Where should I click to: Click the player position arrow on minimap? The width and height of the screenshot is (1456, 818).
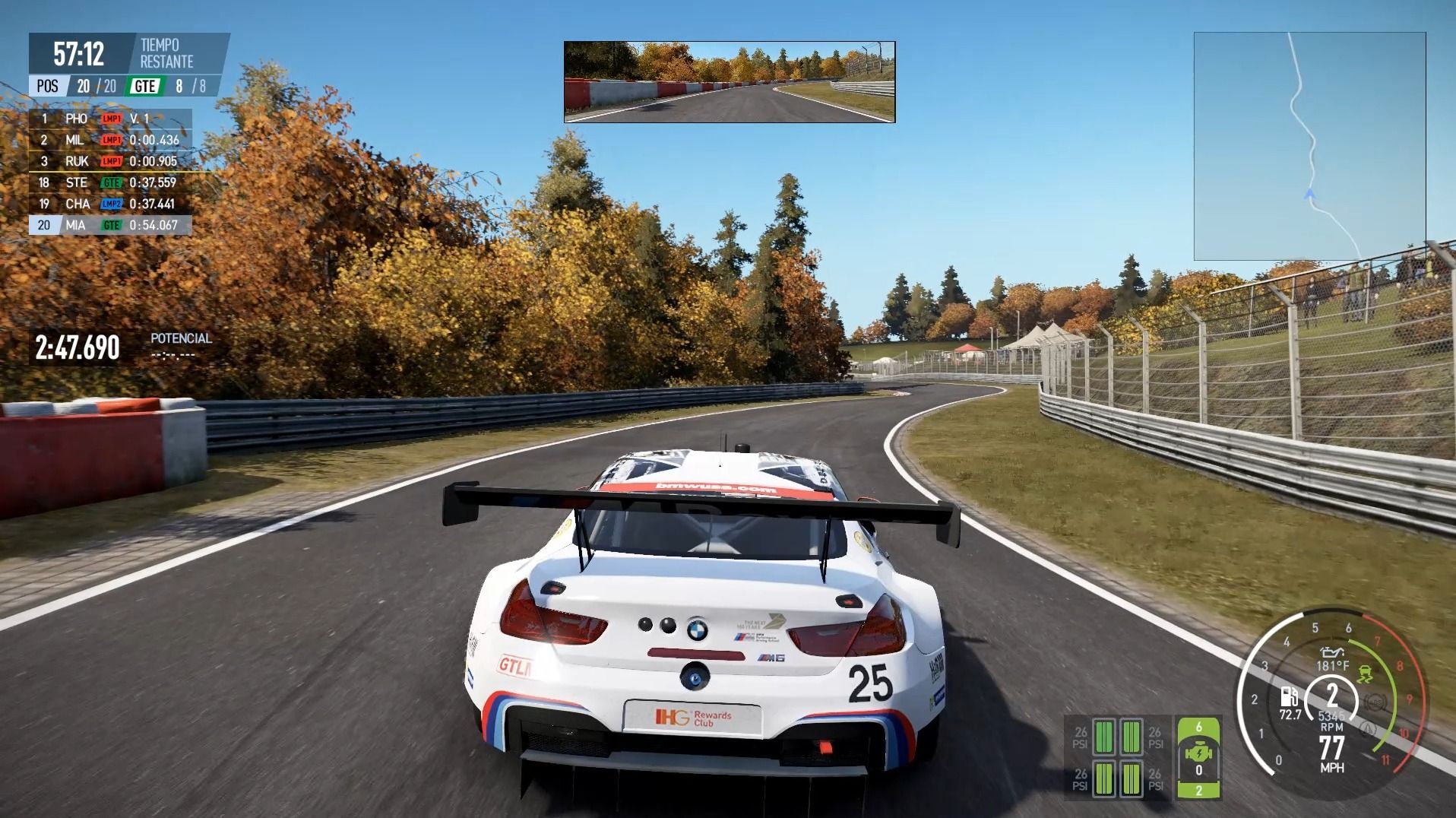1309,195
